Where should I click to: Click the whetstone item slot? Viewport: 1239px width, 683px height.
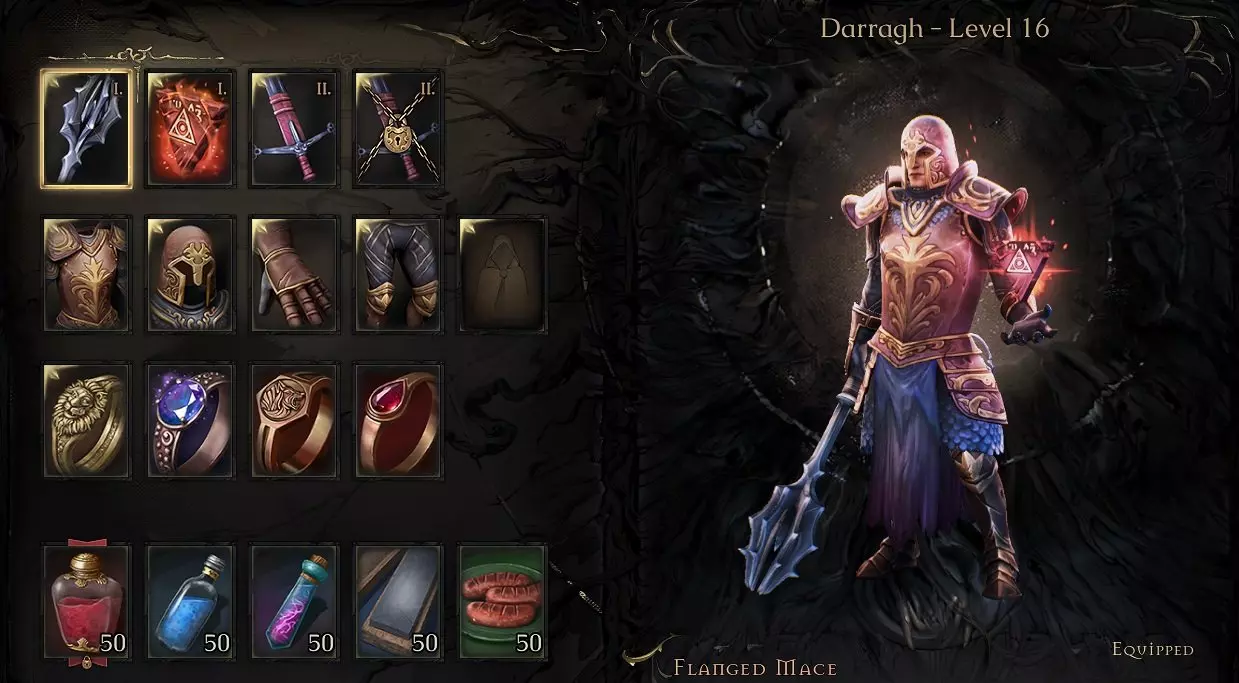(398, 601)
